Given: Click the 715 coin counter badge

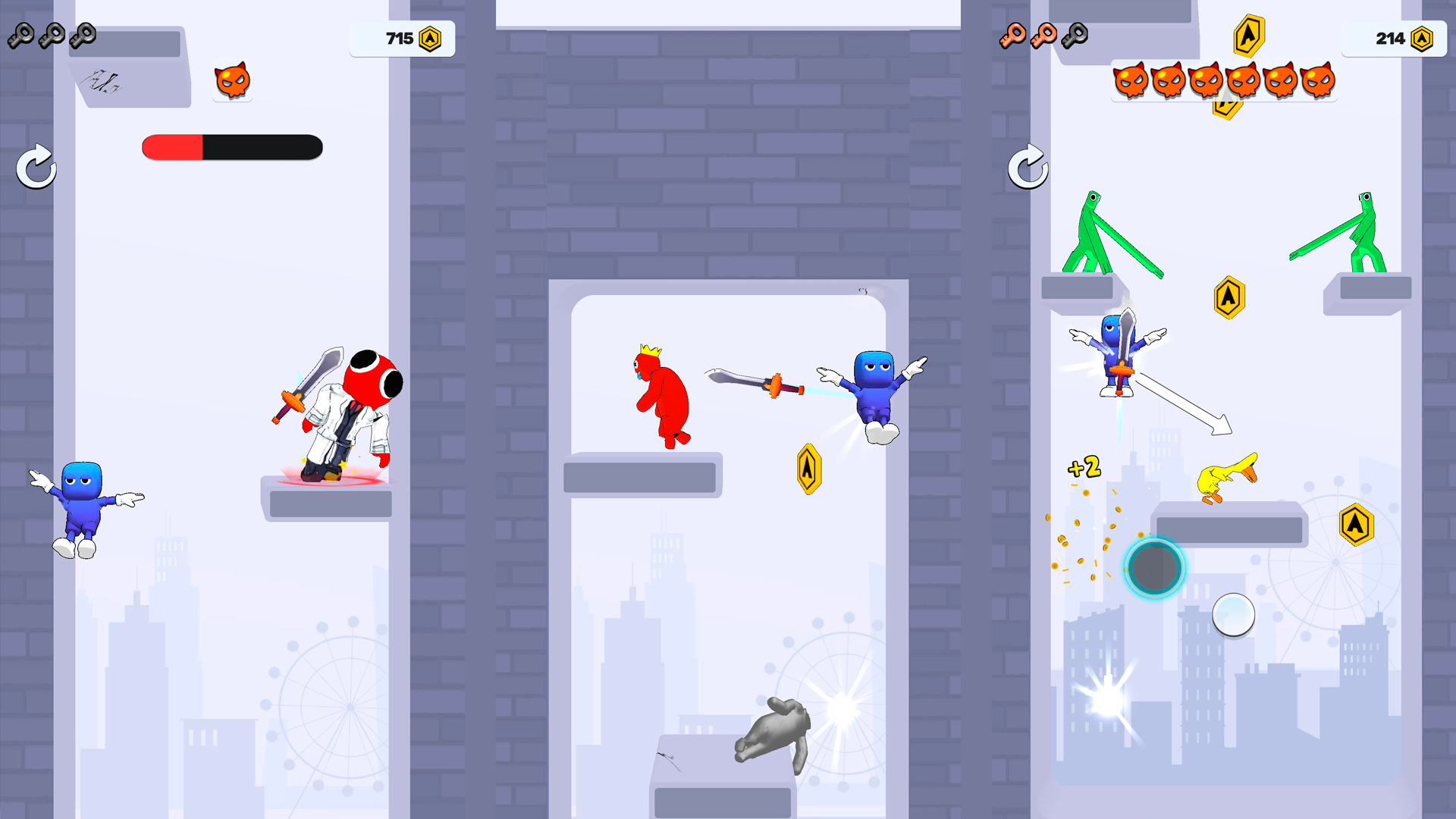Looking at the screenshot, I should pos(402,38).
